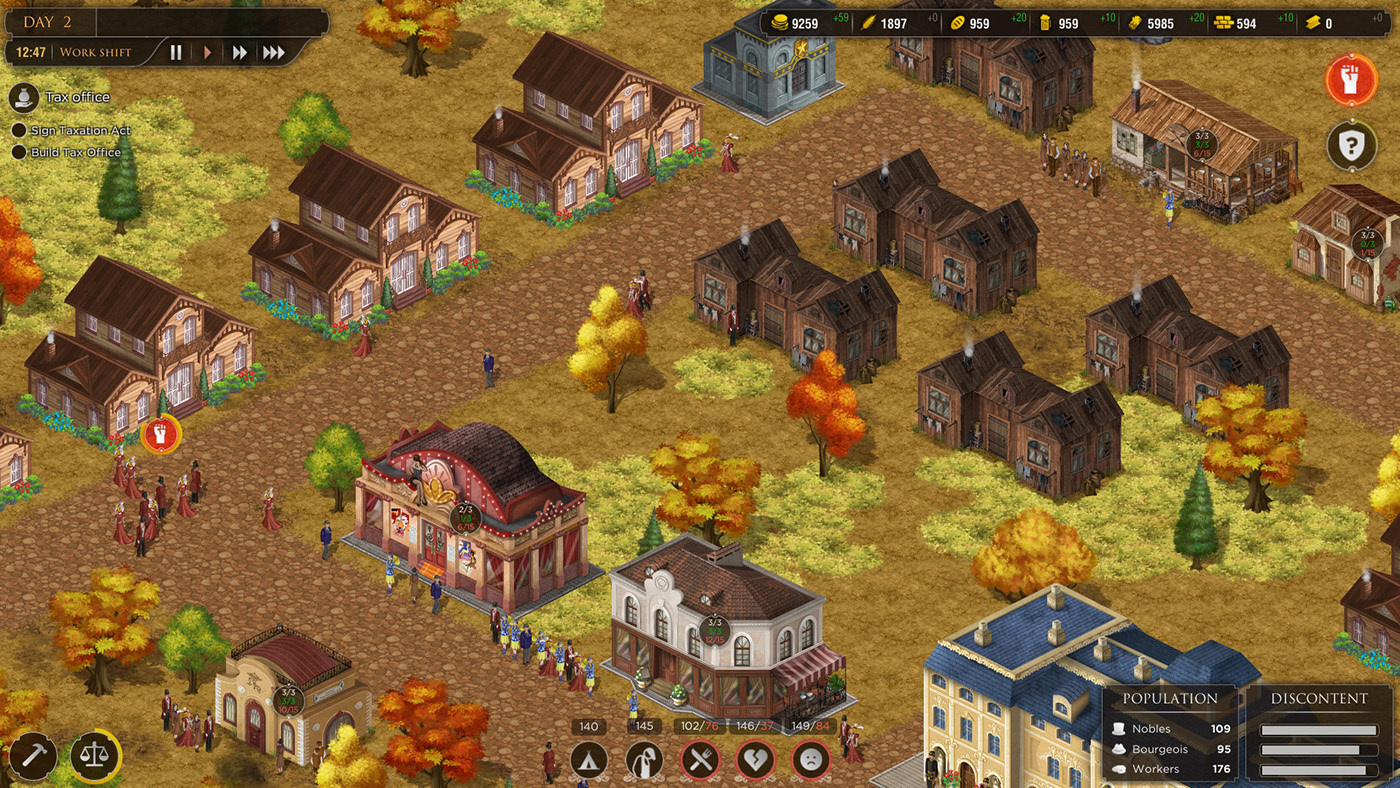Set game speed to normal play
The image size is (1400, 788).
[x=208, y=53]
